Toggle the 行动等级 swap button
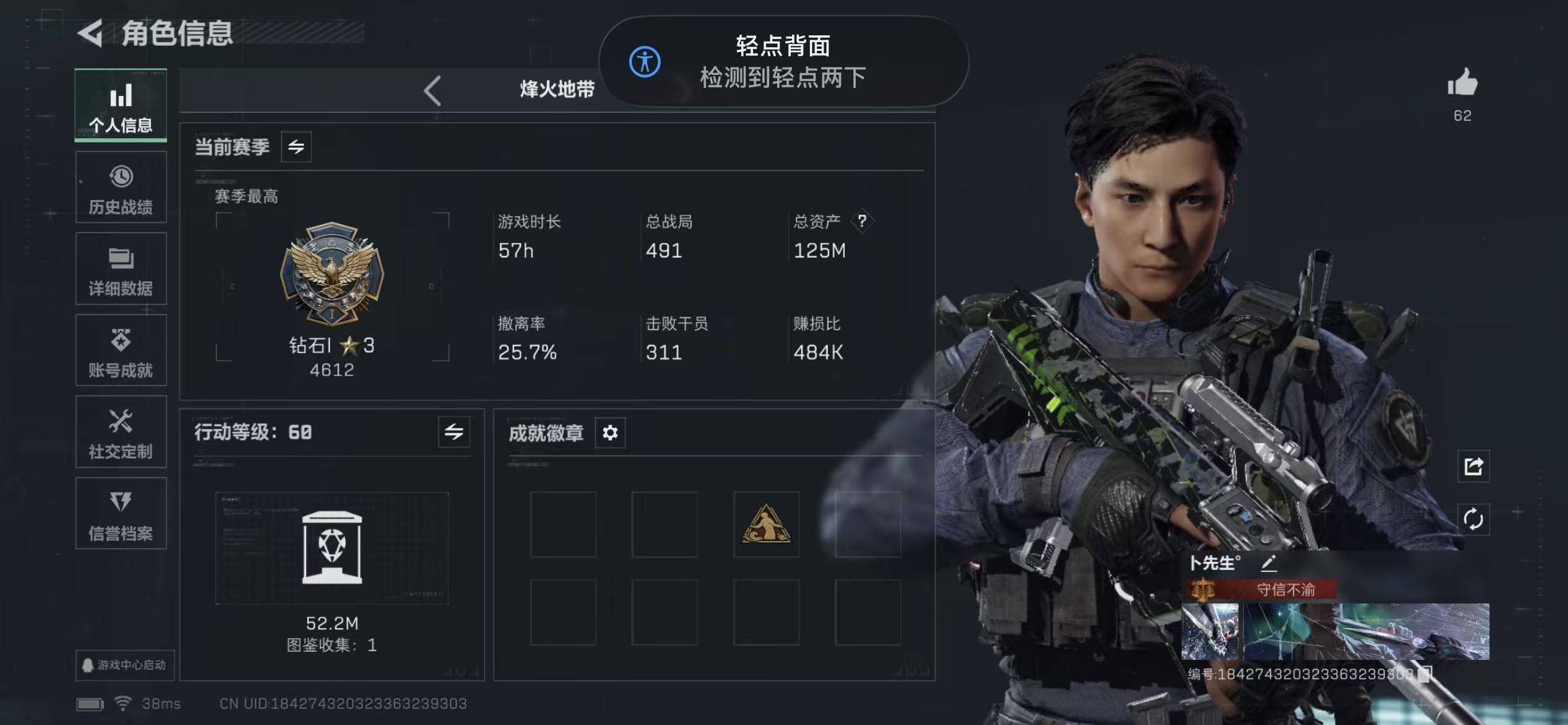Screen dimensions: 1568x725 (453, 432)
